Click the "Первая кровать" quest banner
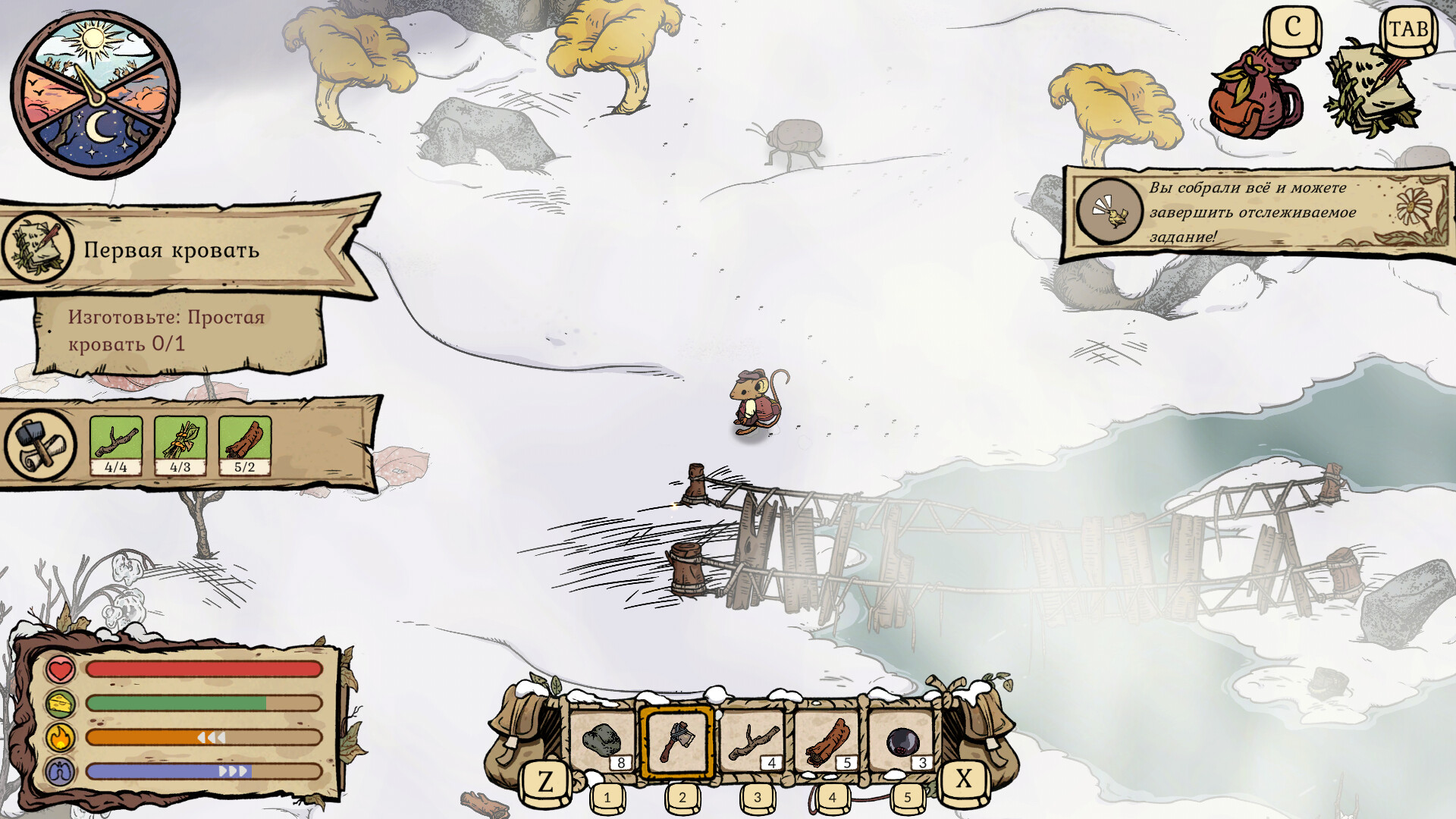Screen dimensions: 1456x819 [171, 249]
